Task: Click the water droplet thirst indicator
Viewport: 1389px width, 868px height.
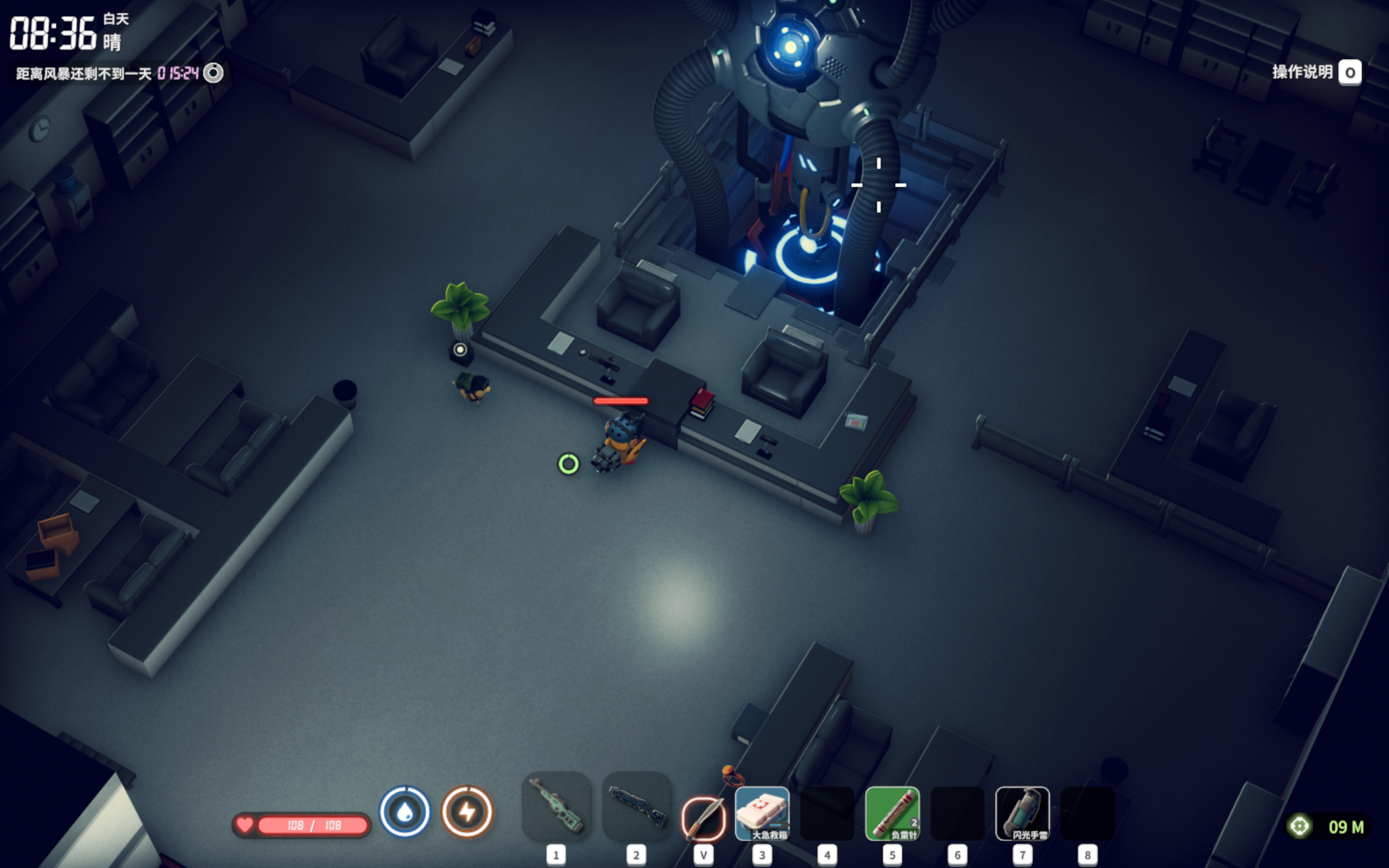Action: (x=405, y=812)
